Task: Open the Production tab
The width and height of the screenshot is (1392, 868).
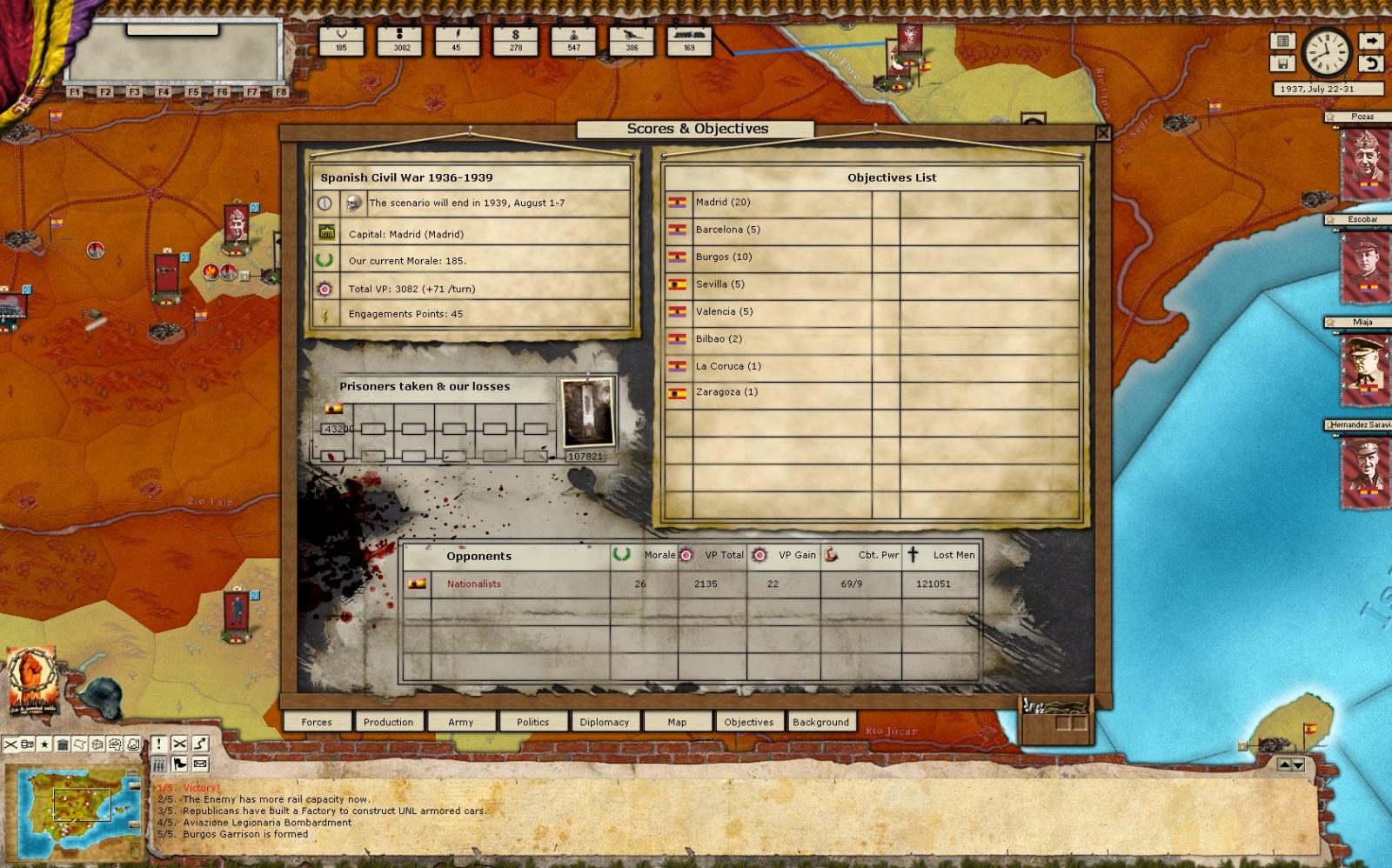Action: pos(388,722)
